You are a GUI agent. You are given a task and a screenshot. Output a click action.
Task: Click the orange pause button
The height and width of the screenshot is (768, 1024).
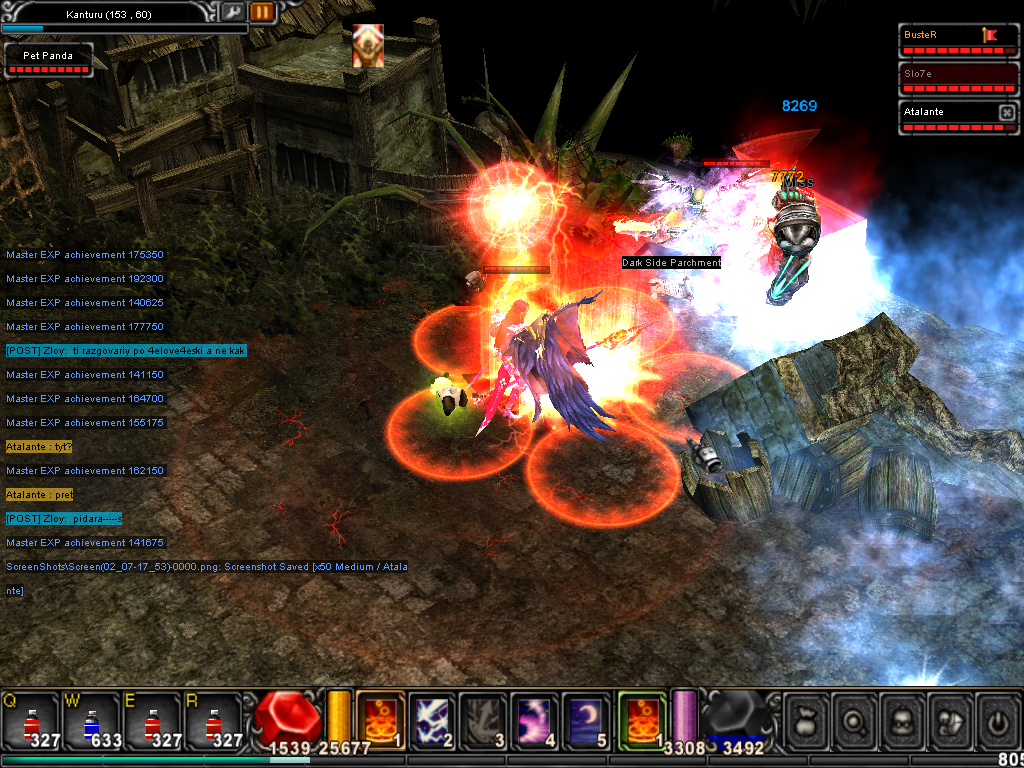pos(262,12)
